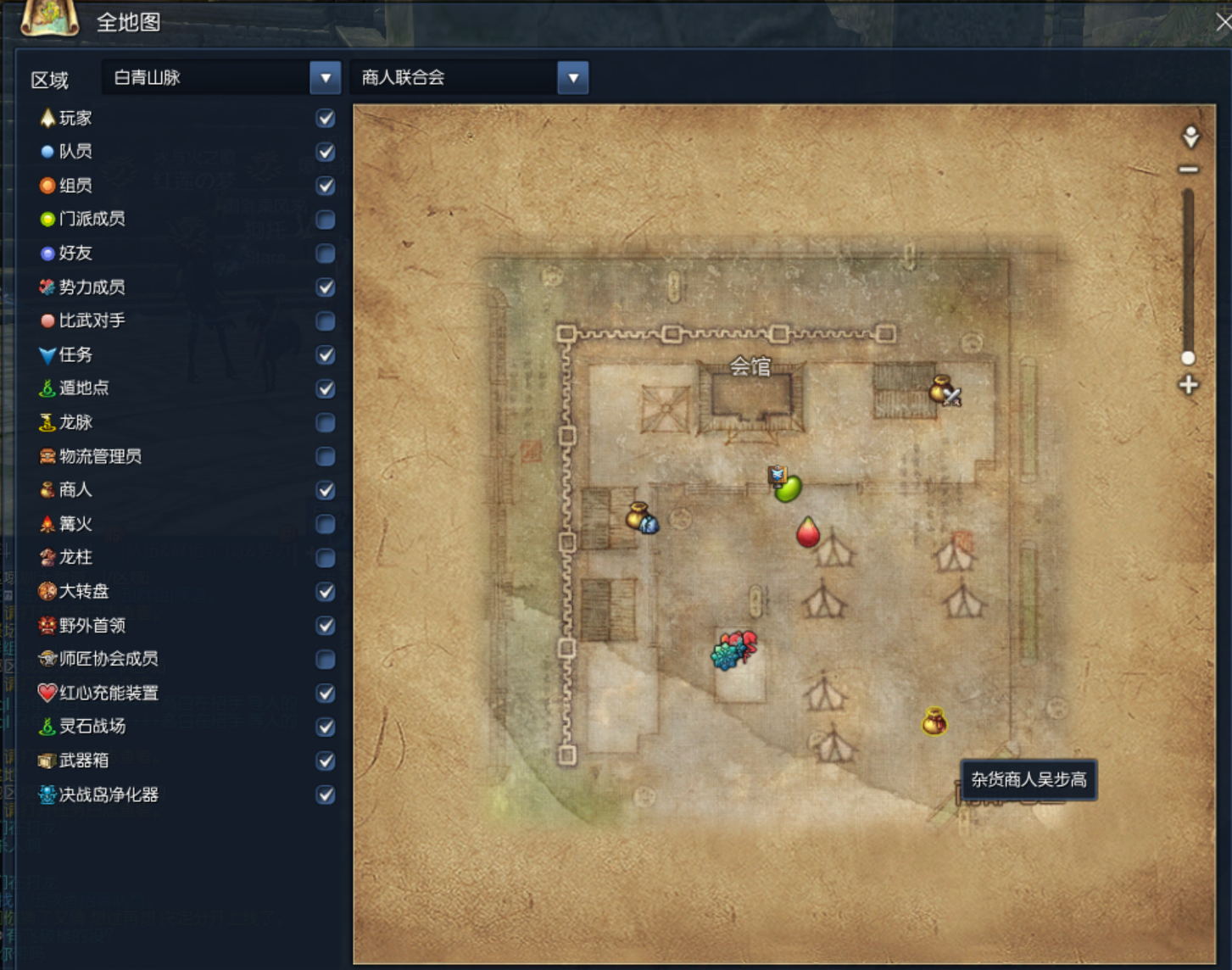Image resolution: width=1232 pixels, height=970 pixels.
Task: Enable the 龙脉 filter checkbox
Action: (x=325, y=422)
